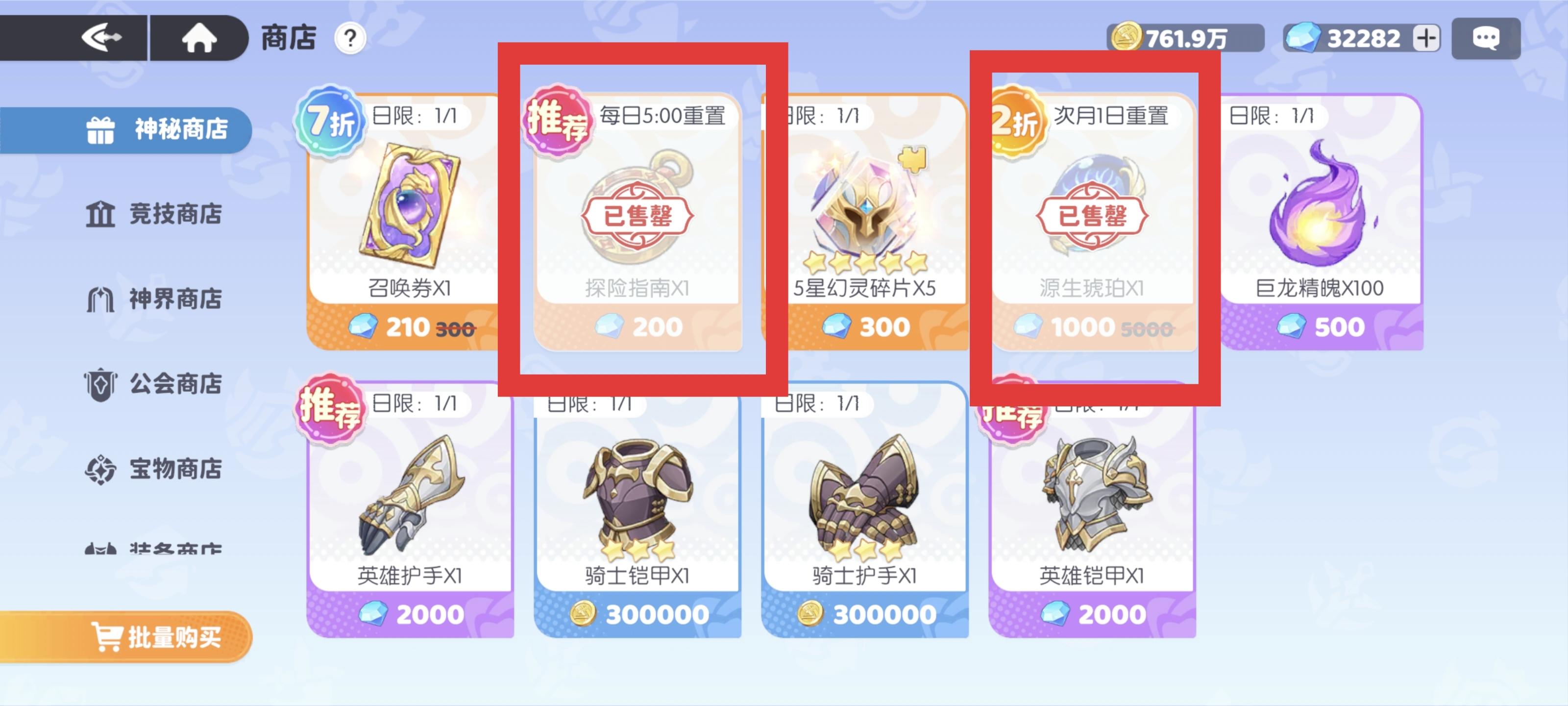This screenshot has height=706, width=1568.
Task: Click the back arrow button
Action: click(x=102, y=38)
